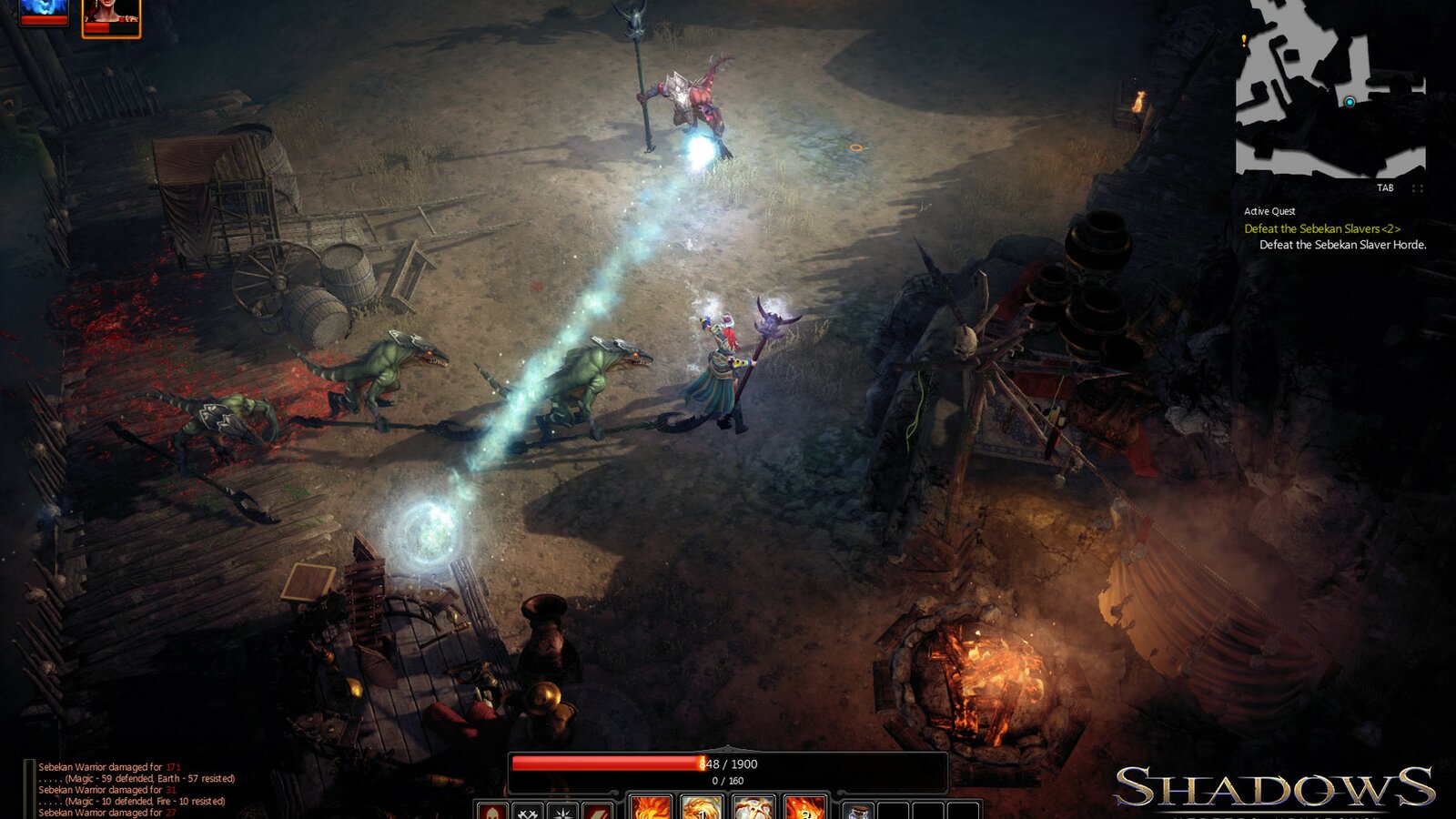Click the yellow exclamation marker on the minimap
Screen dimensions: 1456x819
click(x=1243, y=40)
